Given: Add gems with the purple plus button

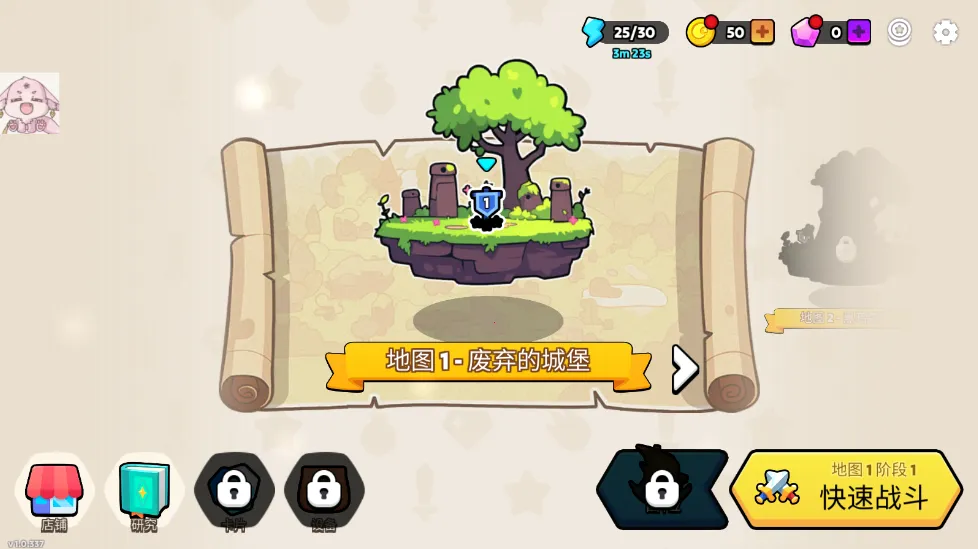Looking at the screenshot, I should 858,32.
